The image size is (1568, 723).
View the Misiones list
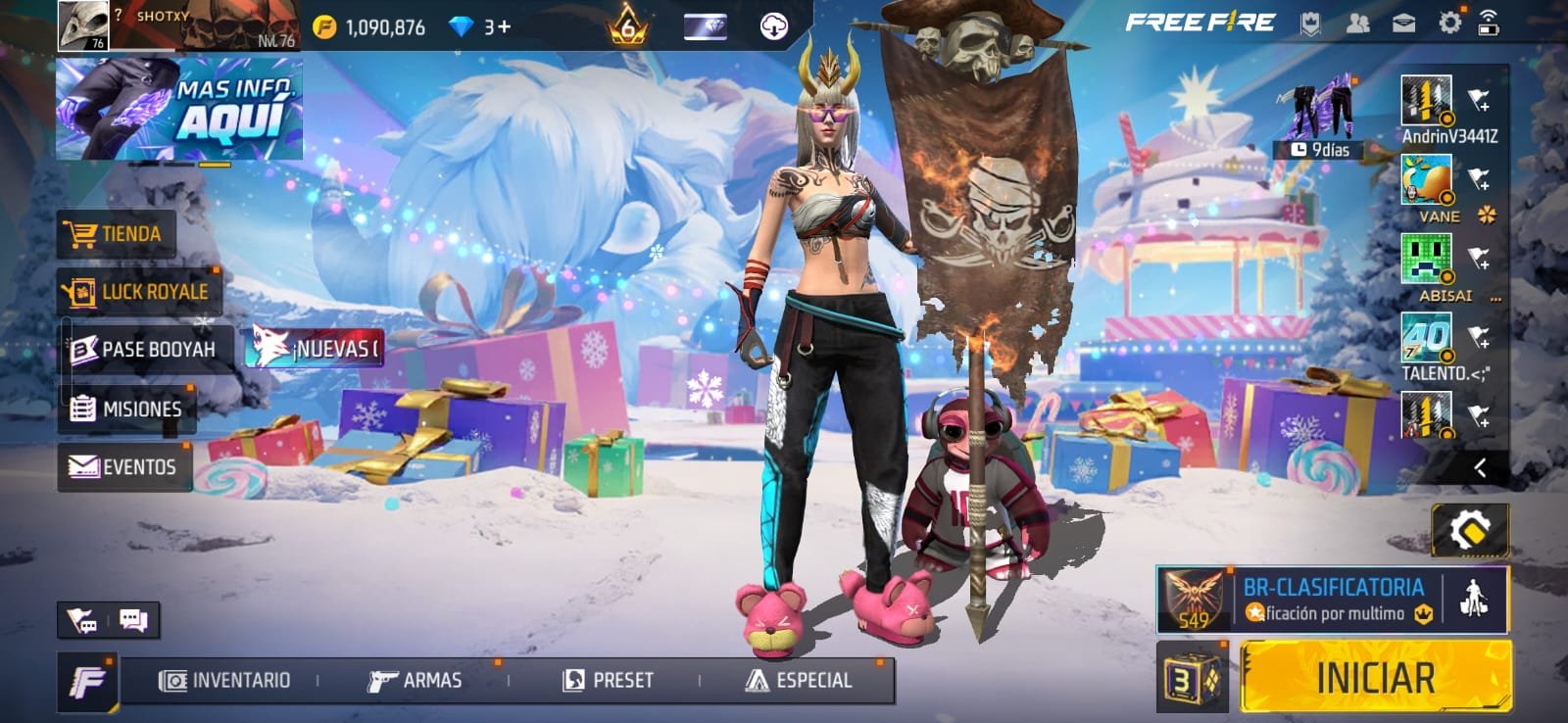(x=127, y=409)
